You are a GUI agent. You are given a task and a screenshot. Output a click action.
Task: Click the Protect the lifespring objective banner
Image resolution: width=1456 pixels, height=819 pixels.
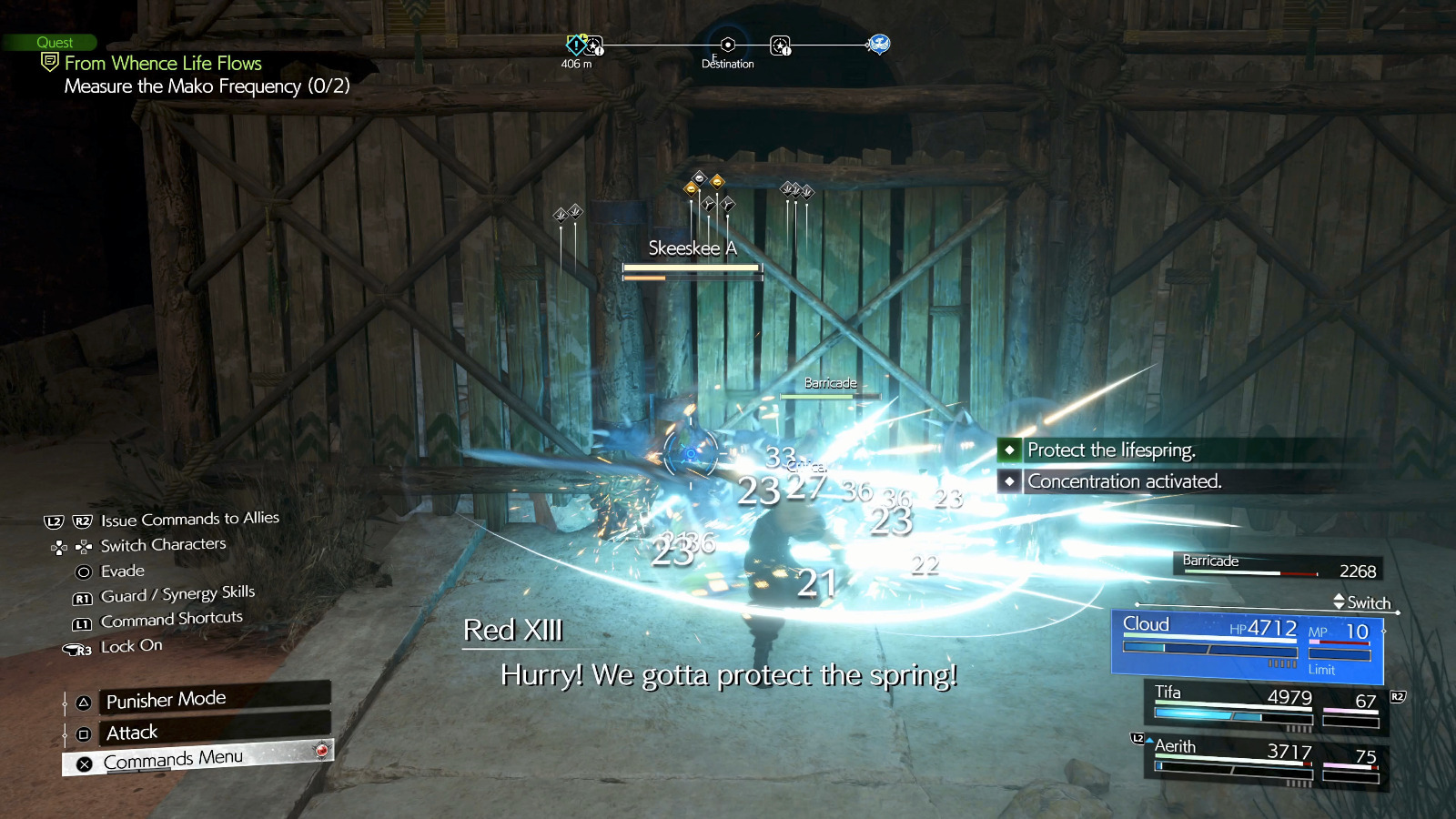pyautogui.click(x=1112, y=450)
